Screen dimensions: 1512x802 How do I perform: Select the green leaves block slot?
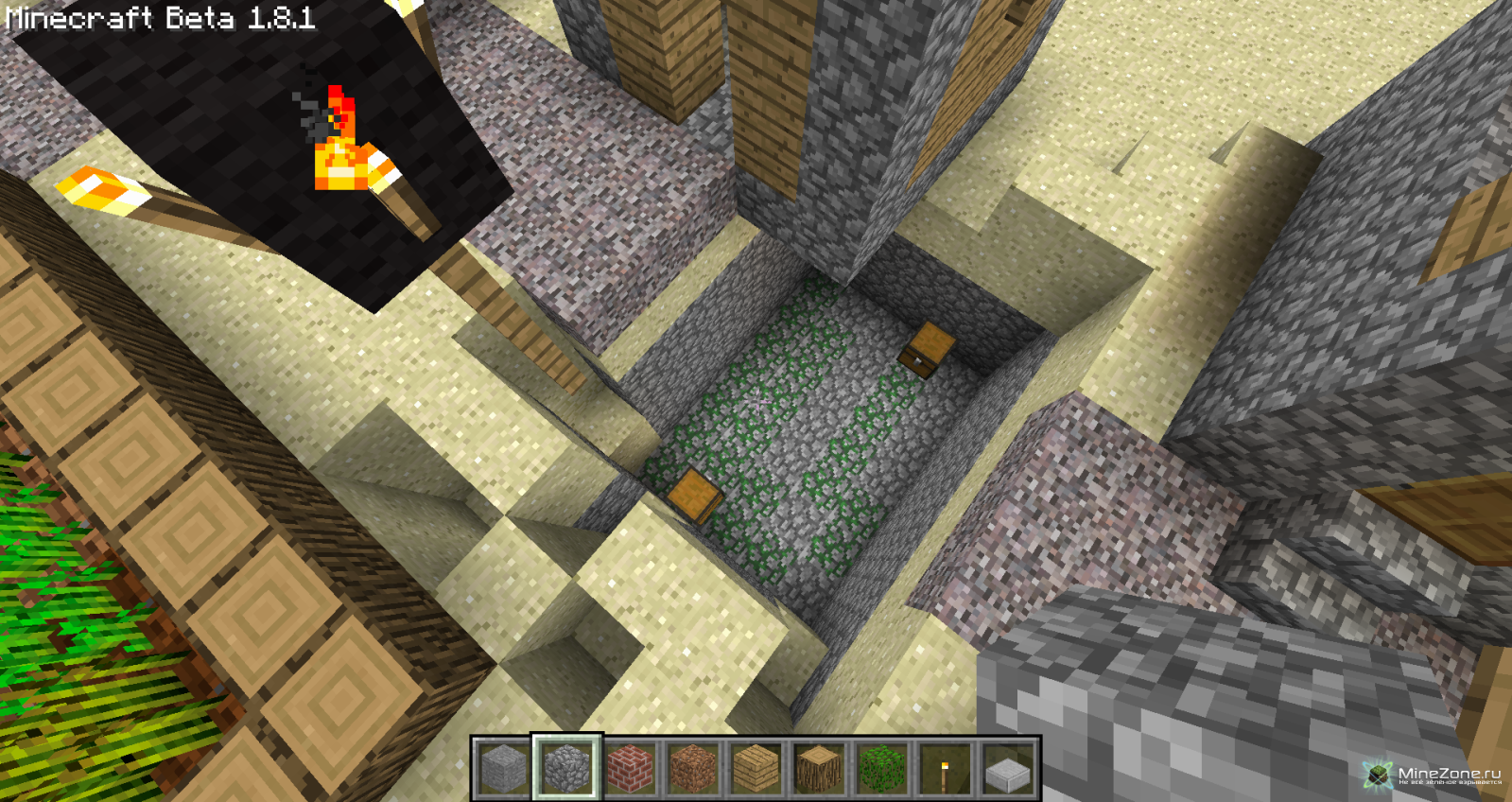pos(881,767)
